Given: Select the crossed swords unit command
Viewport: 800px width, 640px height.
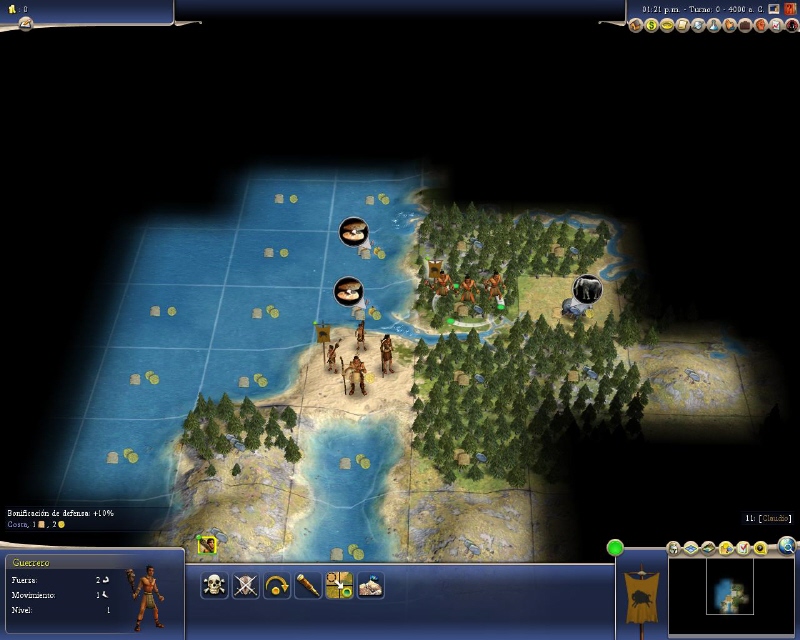Looking at the screenshot, I should [245, 585].
